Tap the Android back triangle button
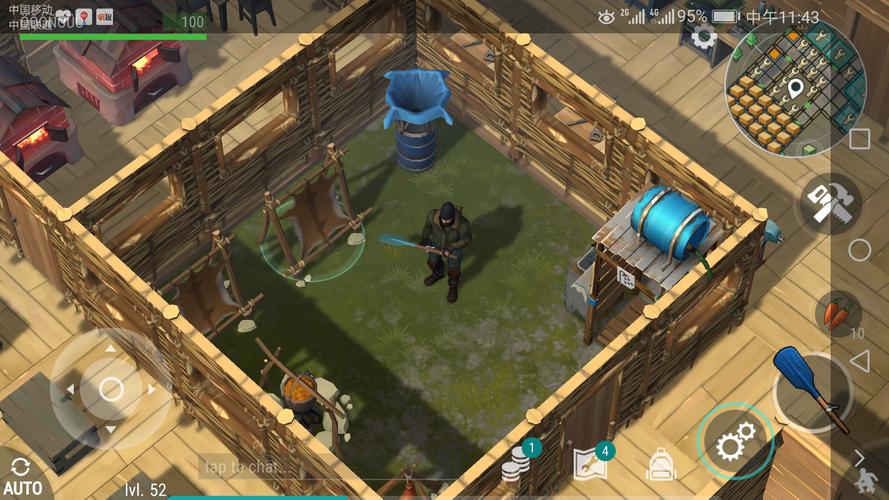The image size is (889, 500). (859, 361)
